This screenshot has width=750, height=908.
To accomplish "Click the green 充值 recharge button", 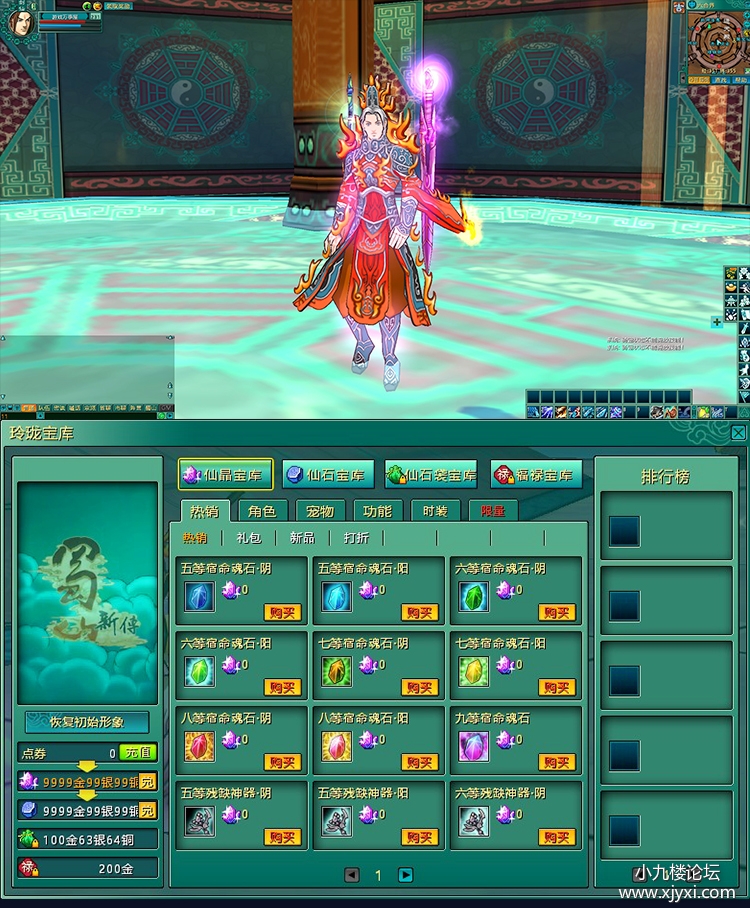I will click(138, 753).
